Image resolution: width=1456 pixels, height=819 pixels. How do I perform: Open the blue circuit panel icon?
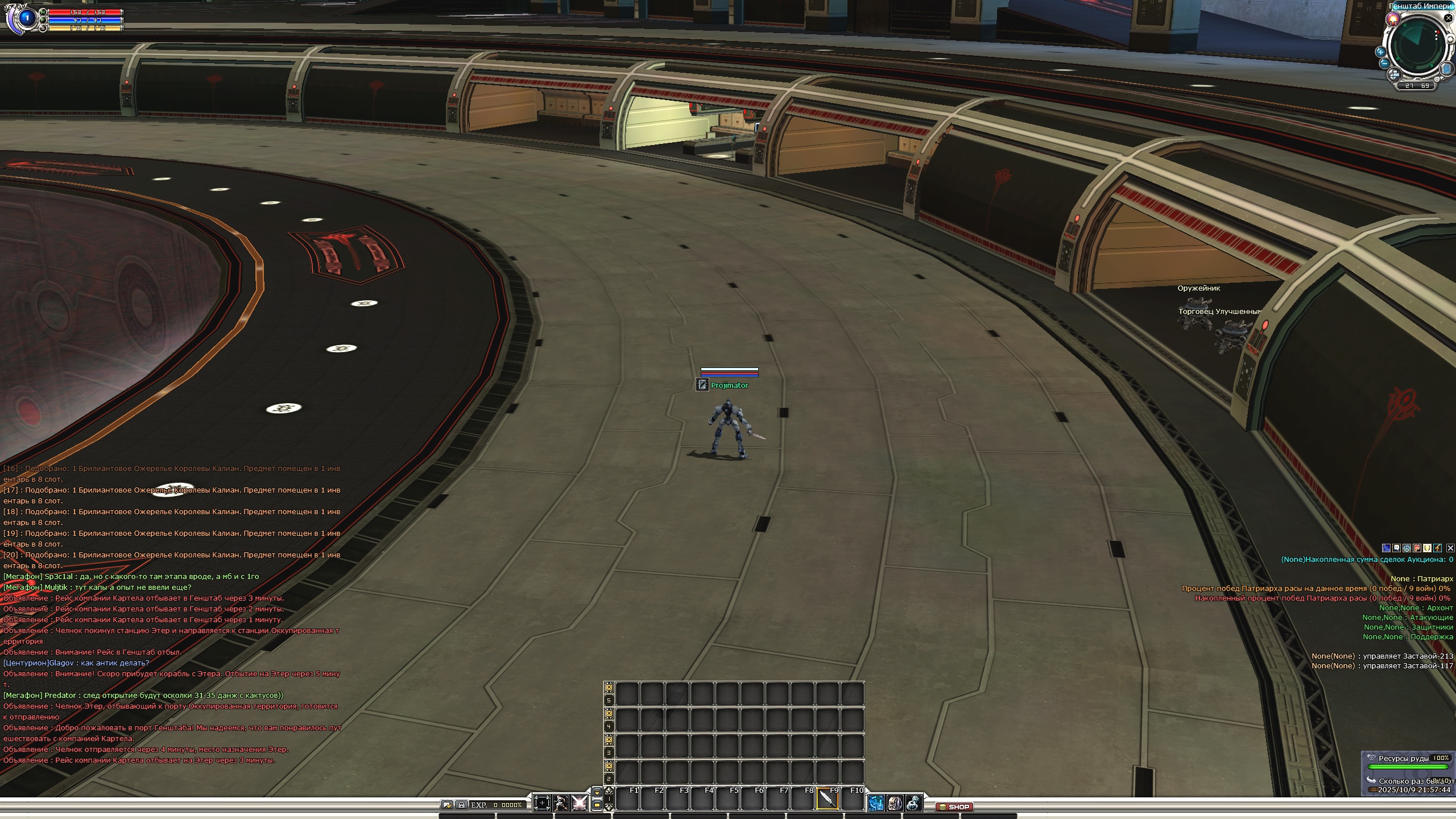tap(876, 803)
